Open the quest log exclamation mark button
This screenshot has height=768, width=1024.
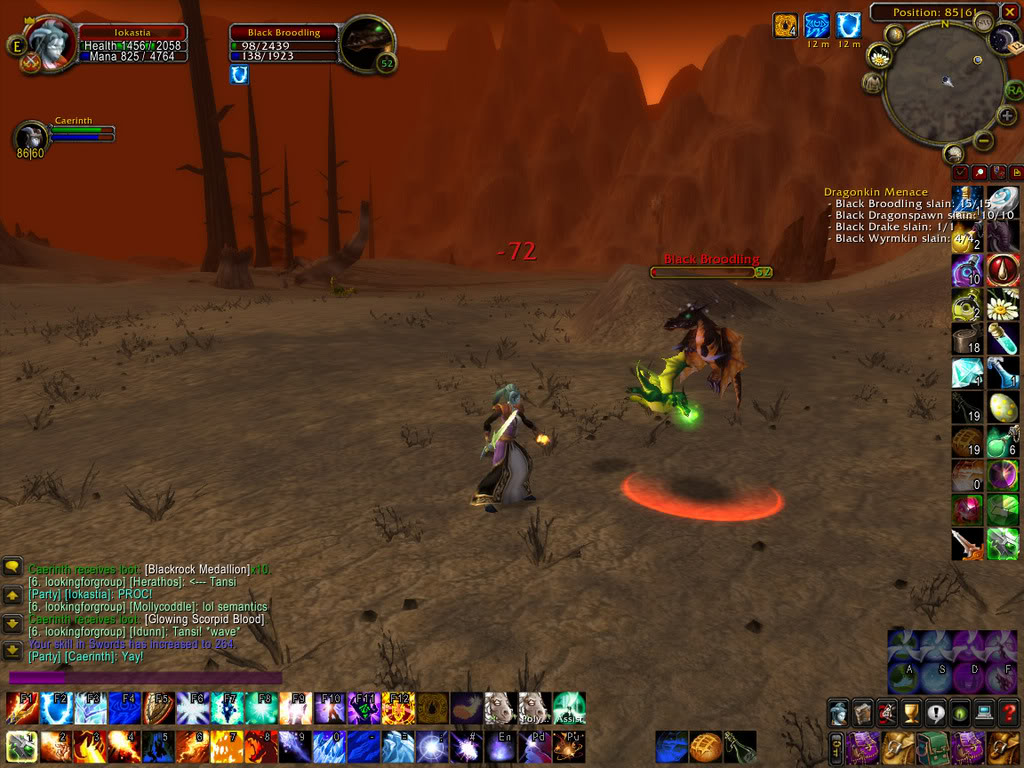pyautogui.click(x=935, y=713)
